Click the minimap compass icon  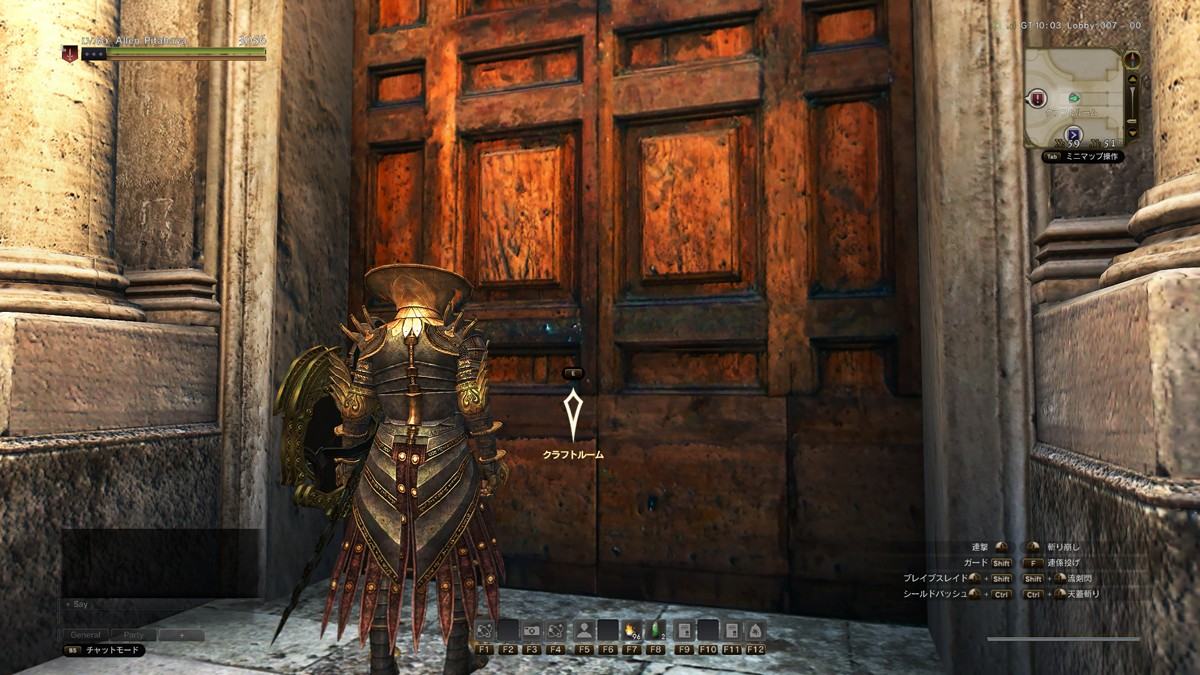click(x=1132, y=59)
